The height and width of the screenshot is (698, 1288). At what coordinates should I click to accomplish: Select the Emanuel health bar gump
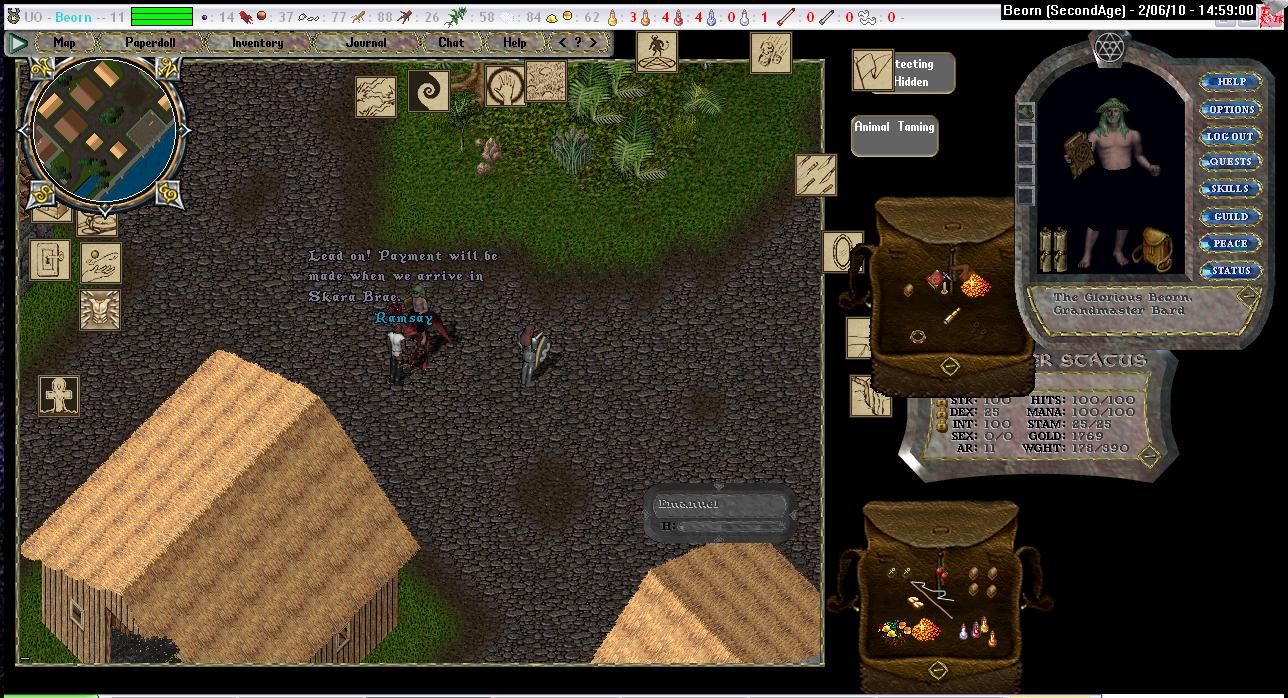pyautogui.click(x=719, y=513)
